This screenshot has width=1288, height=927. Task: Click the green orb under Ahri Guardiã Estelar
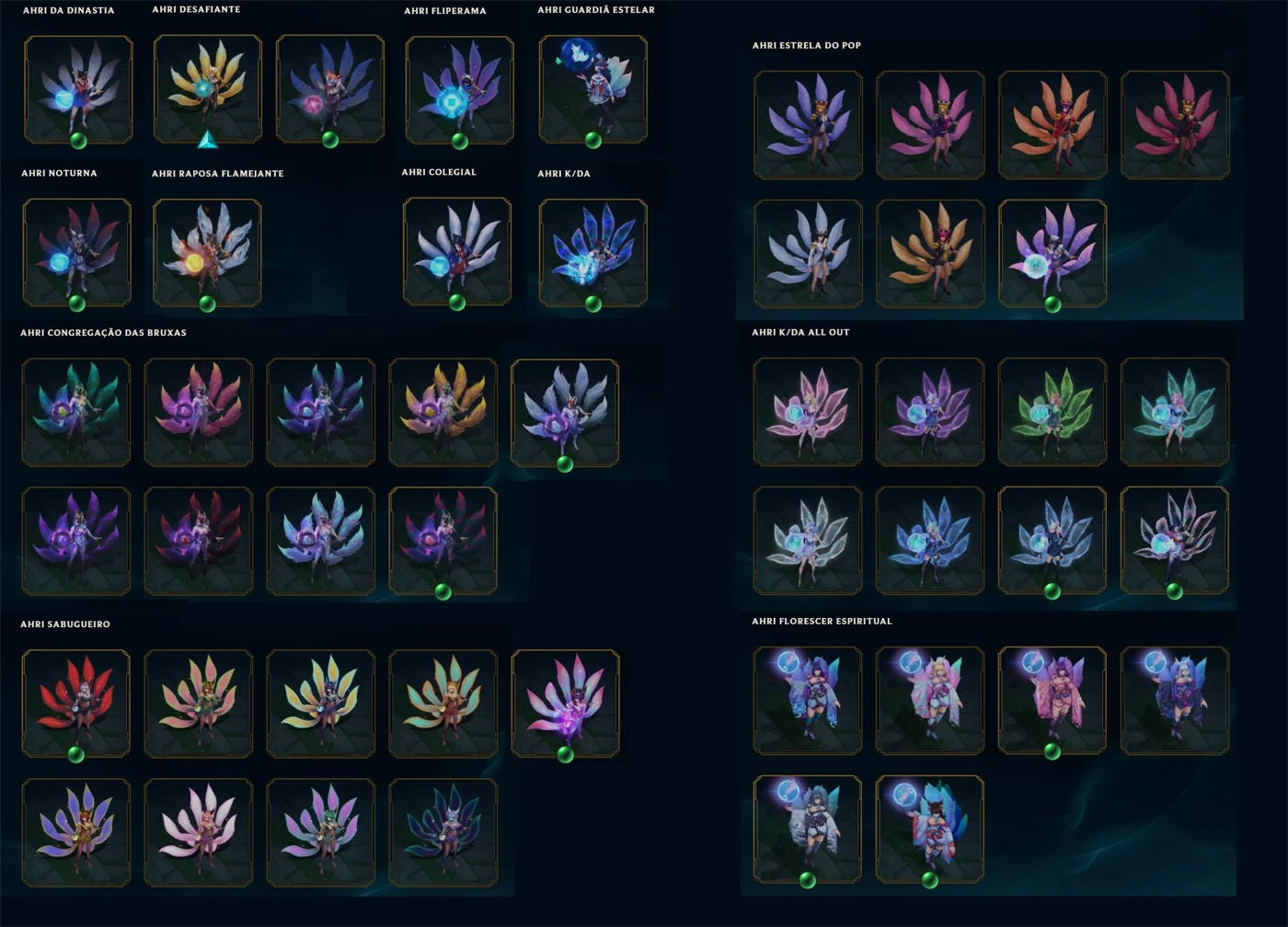592,139
